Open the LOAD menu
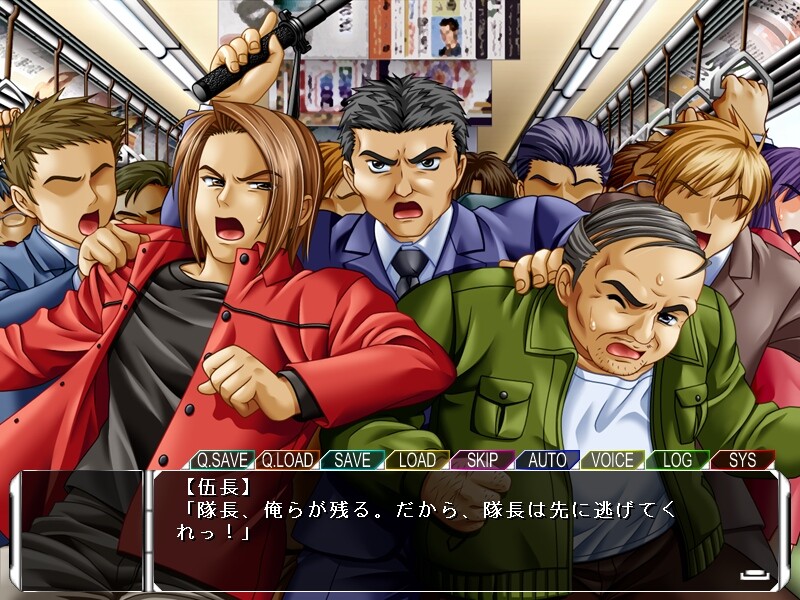The width and height of the screenshot is (800, 600). coord(417,460)
